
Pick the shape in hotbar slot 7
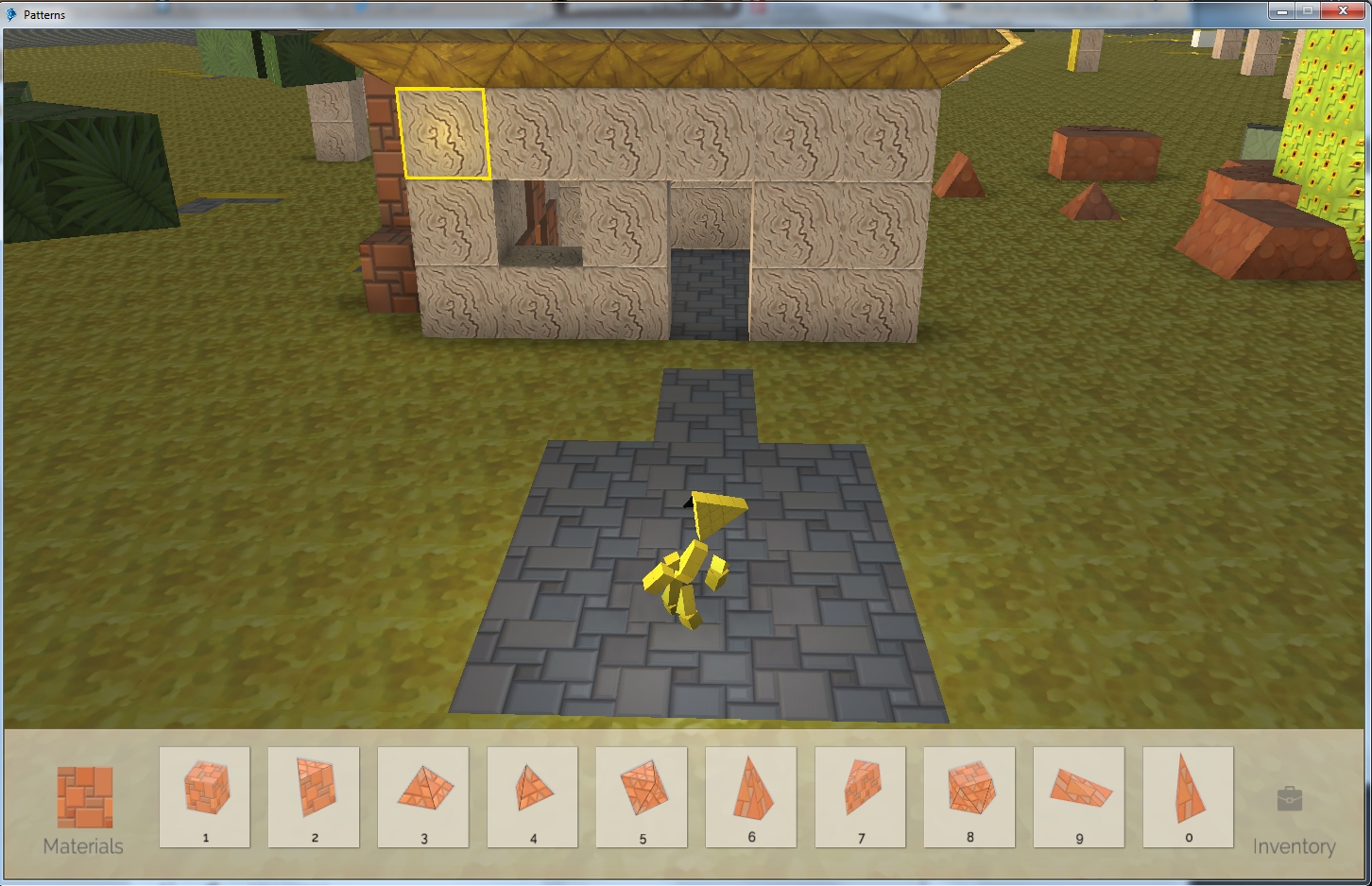click(861, 796)
